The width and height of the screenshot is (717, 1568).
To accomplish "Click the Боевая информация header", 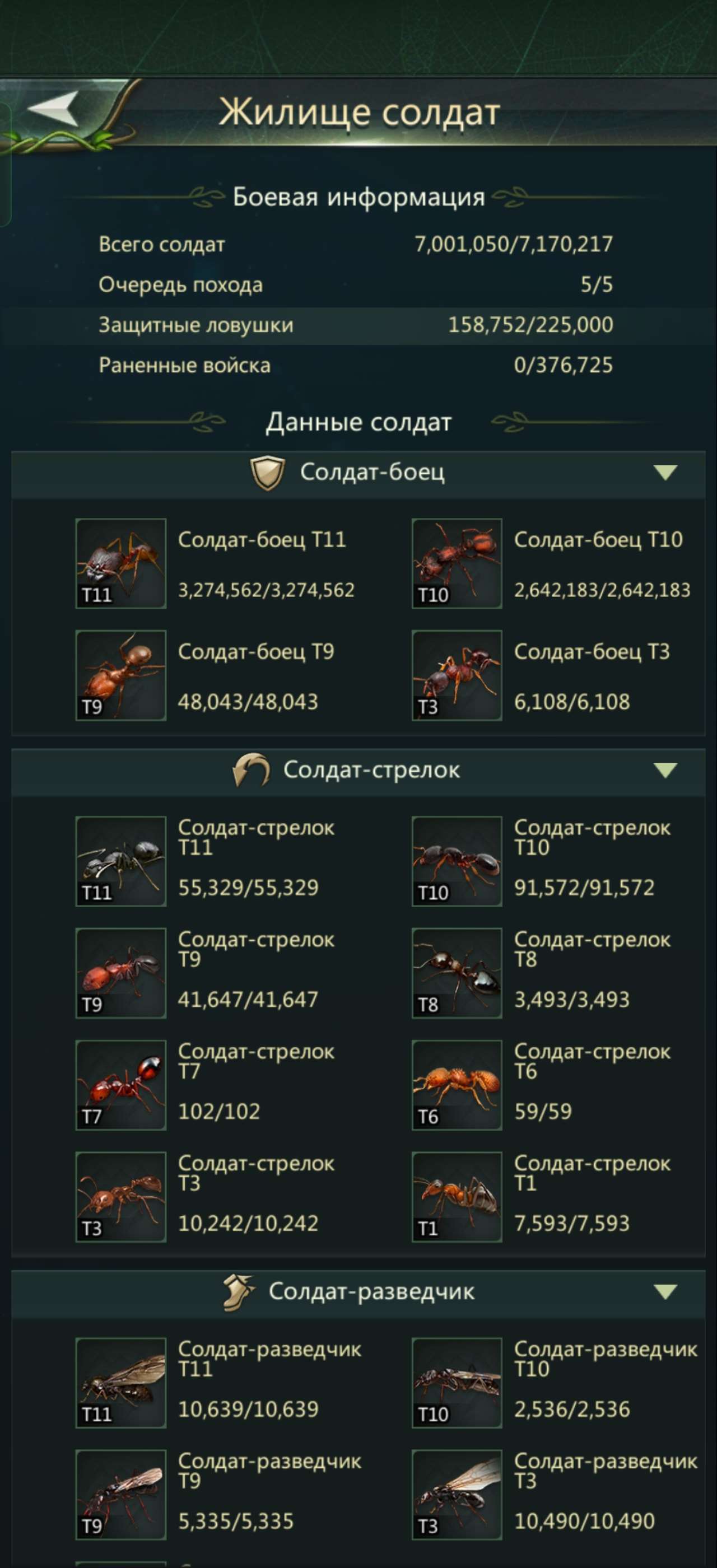I will [358, 197].
